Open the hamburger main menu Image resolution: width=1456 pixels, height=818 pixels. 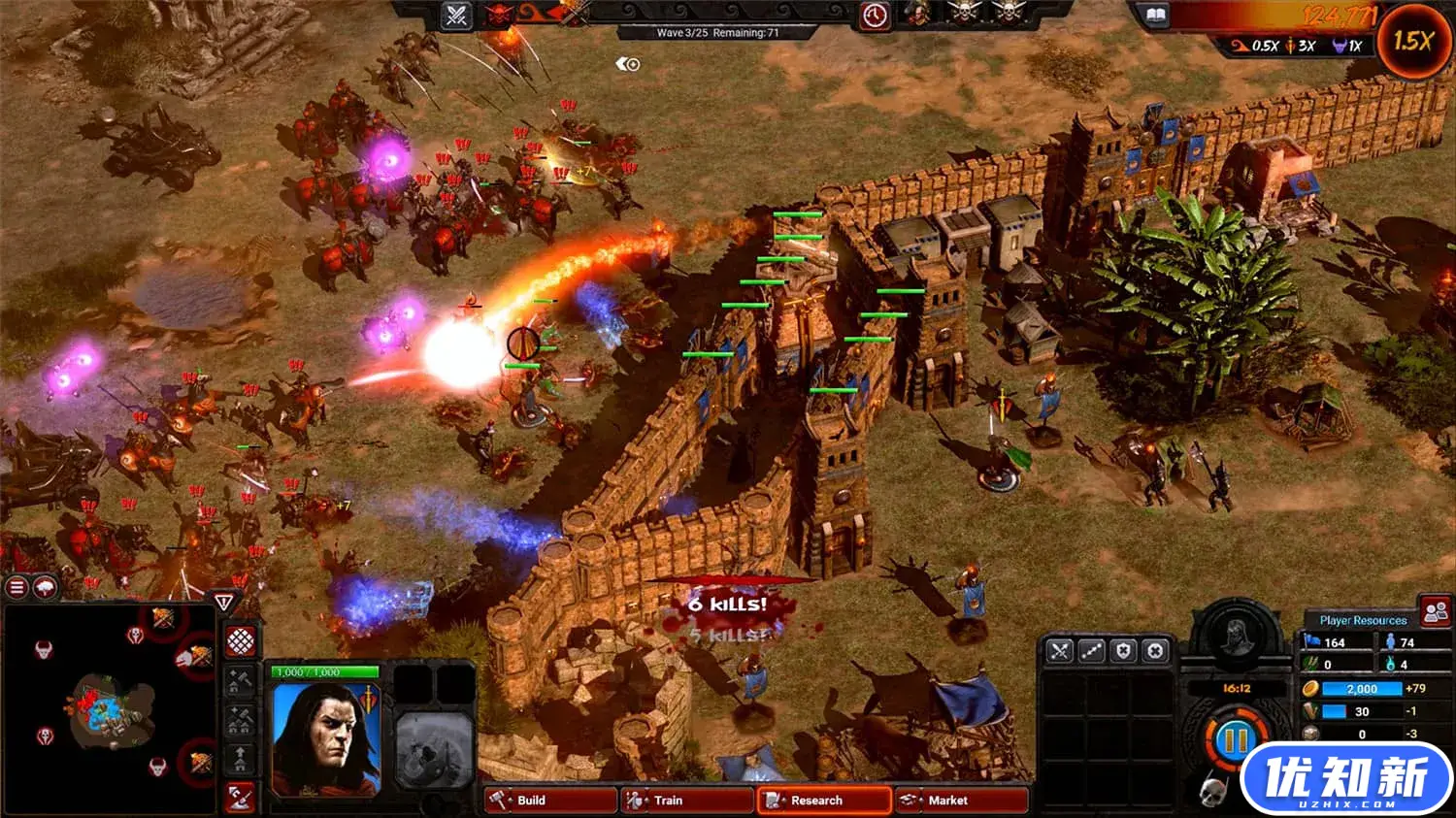click(x=17, y=587)
